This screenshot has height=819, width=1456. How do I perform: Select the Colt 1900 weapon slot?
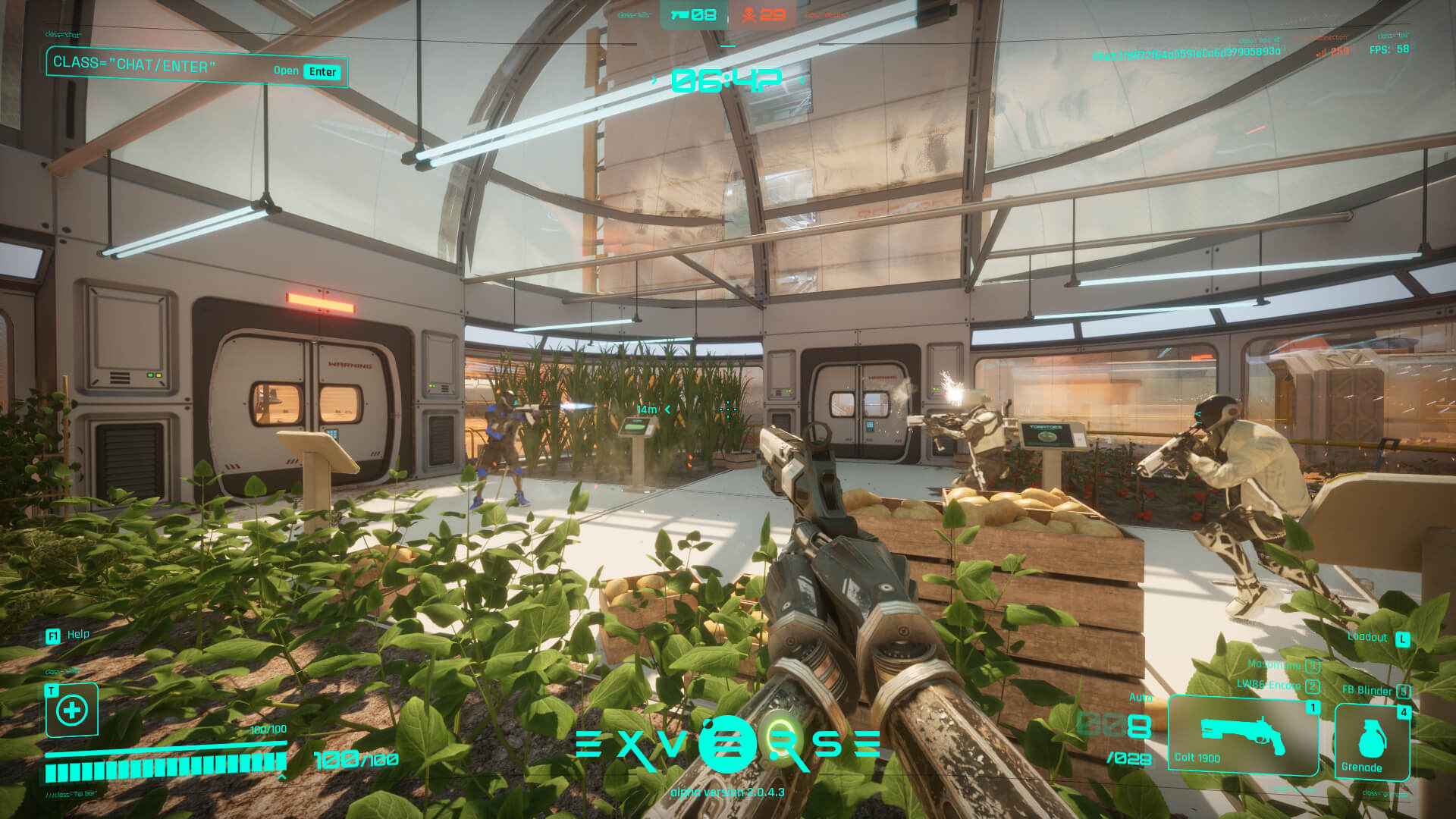coord(1243,737)
